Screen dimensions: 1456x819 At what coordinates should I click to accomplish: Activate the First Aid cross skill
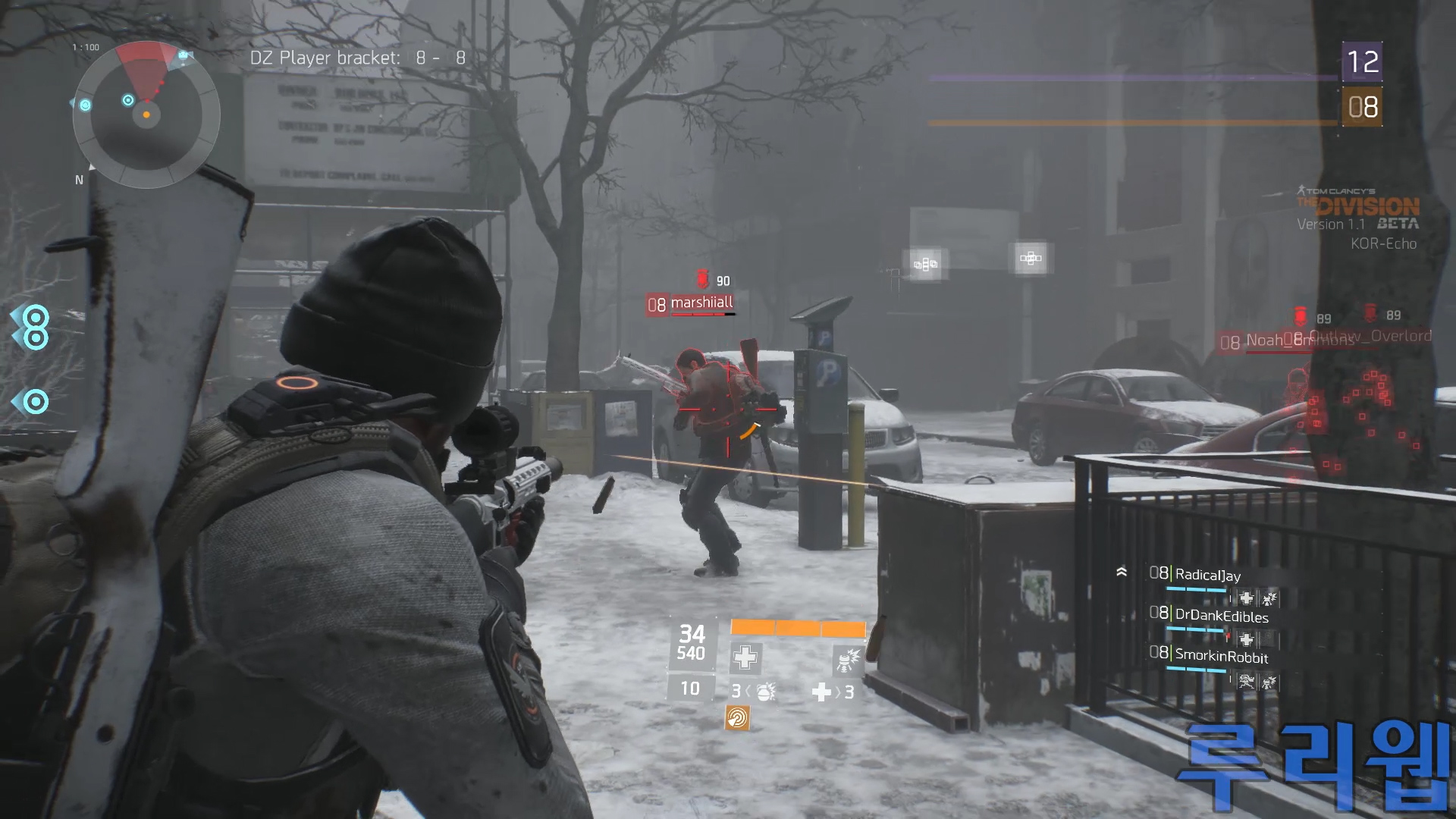coord(745,657)
